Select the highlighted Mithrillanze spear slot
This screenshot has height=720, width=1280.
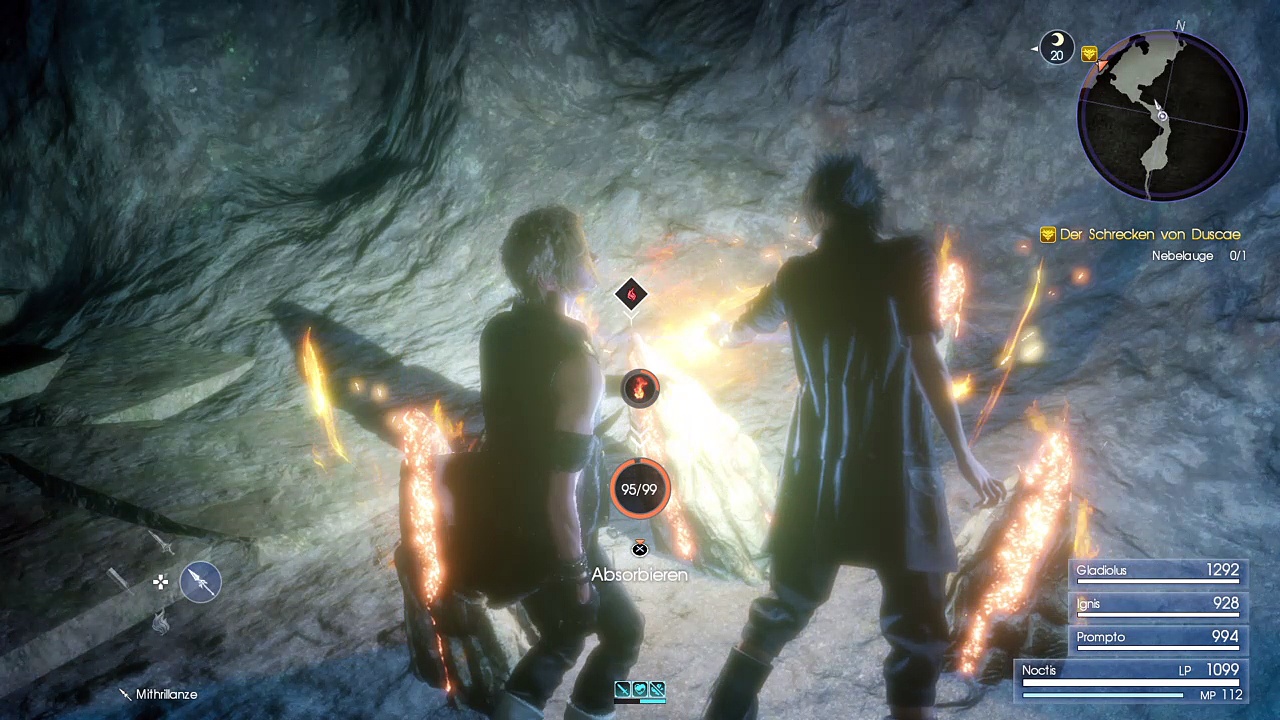tap(201, 581)
